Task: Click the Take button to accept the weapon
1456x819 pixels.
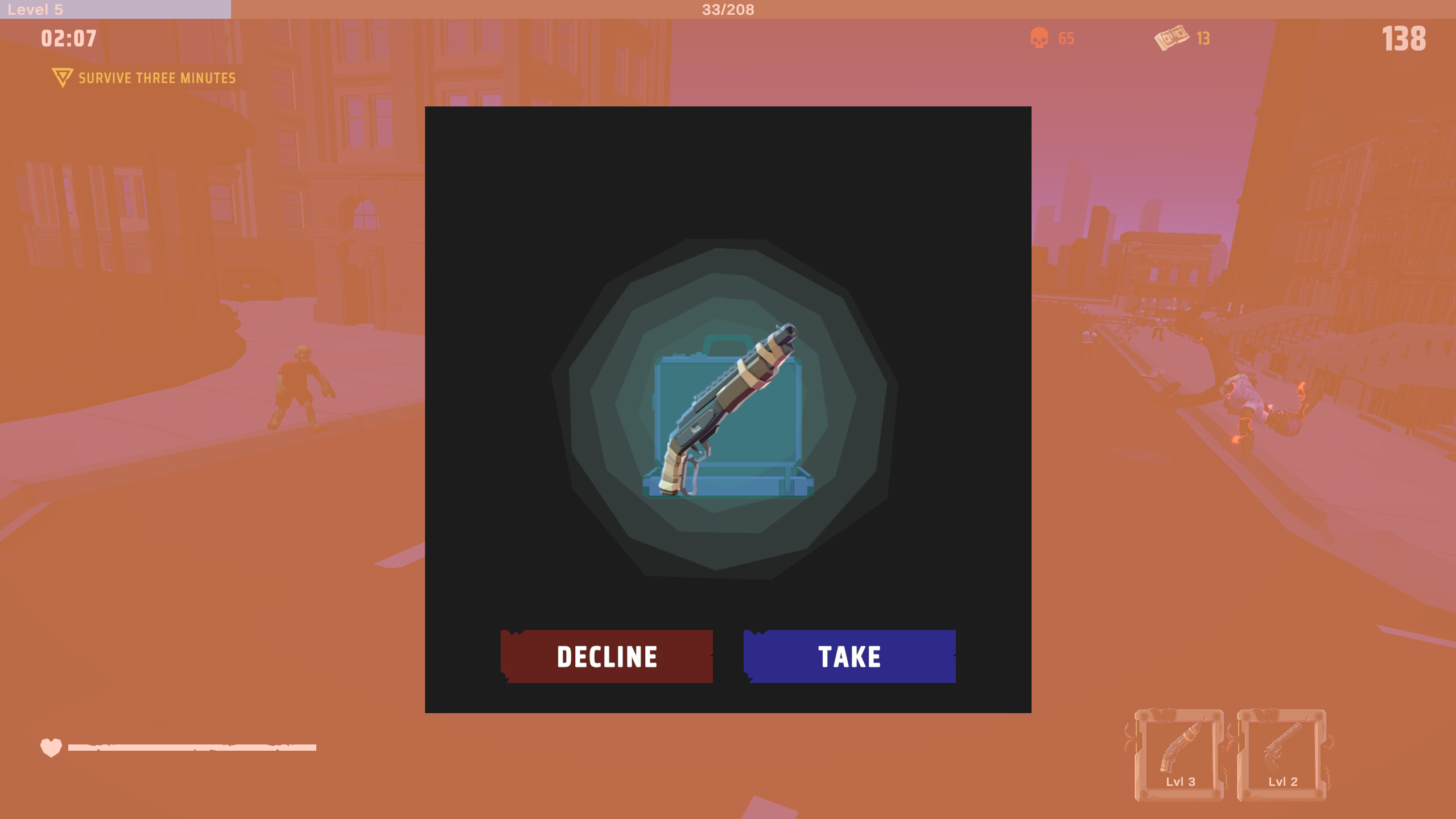Action: point(849,656)
